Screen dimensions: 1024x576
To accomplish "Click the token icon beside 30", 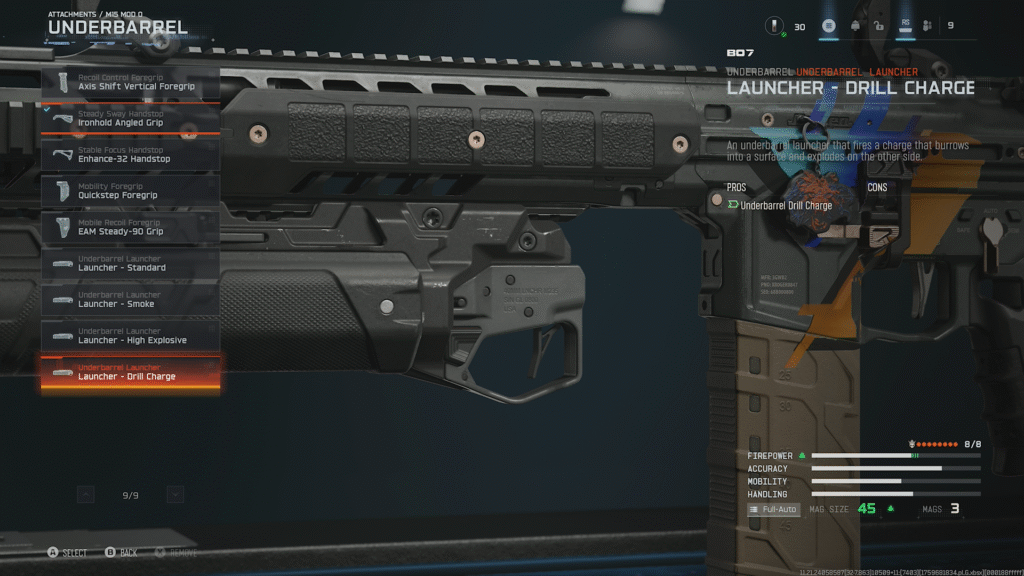I will (774, 26).
